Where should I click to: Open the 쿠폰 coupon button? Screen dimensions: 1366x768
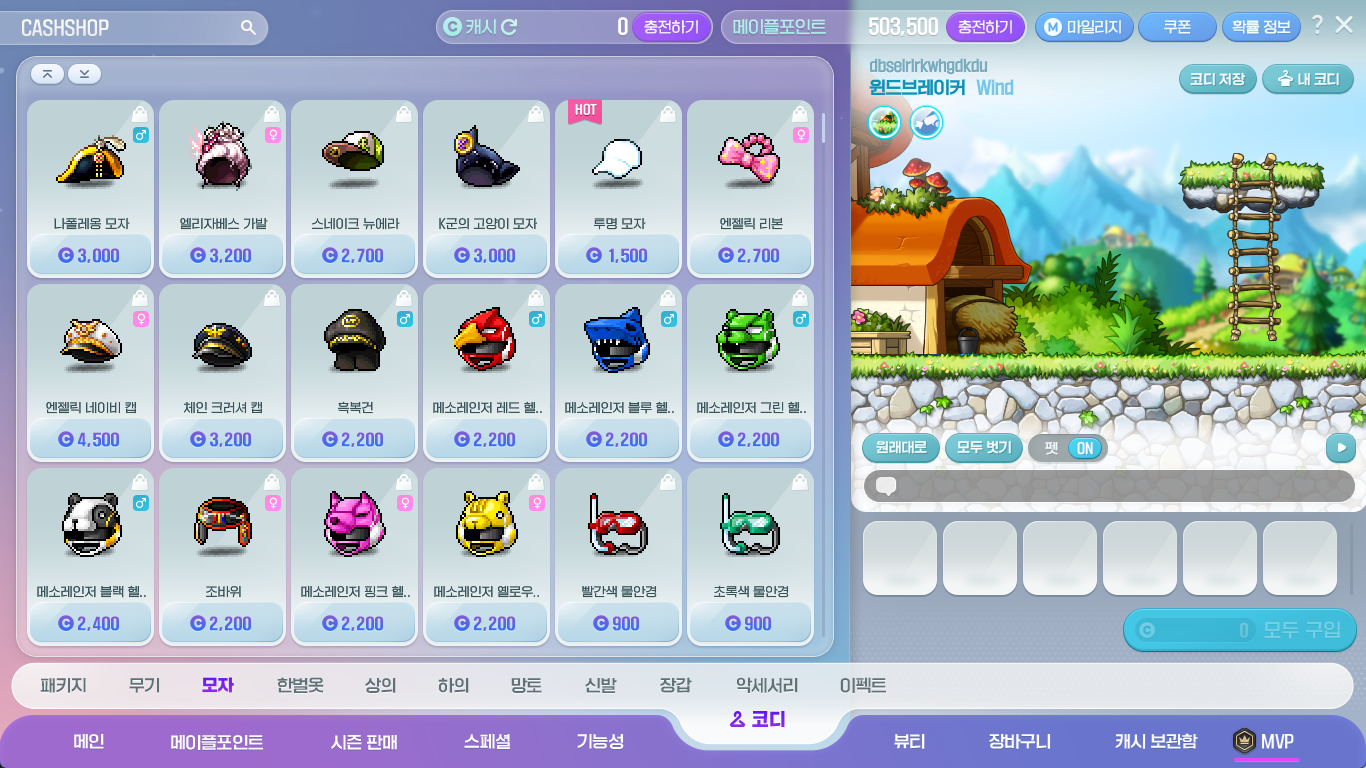(1176, 27)
